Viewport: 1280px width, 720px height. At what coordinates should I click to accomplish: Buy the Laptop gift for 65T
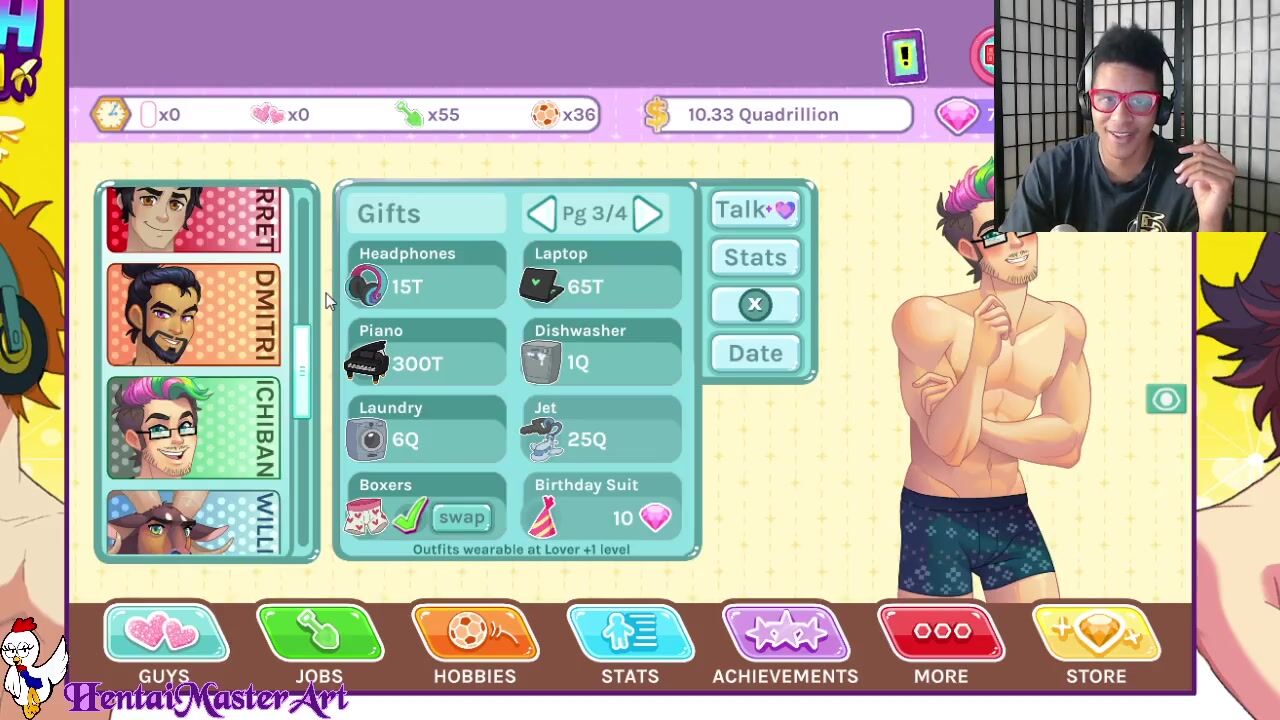click(x=601, y=276)
